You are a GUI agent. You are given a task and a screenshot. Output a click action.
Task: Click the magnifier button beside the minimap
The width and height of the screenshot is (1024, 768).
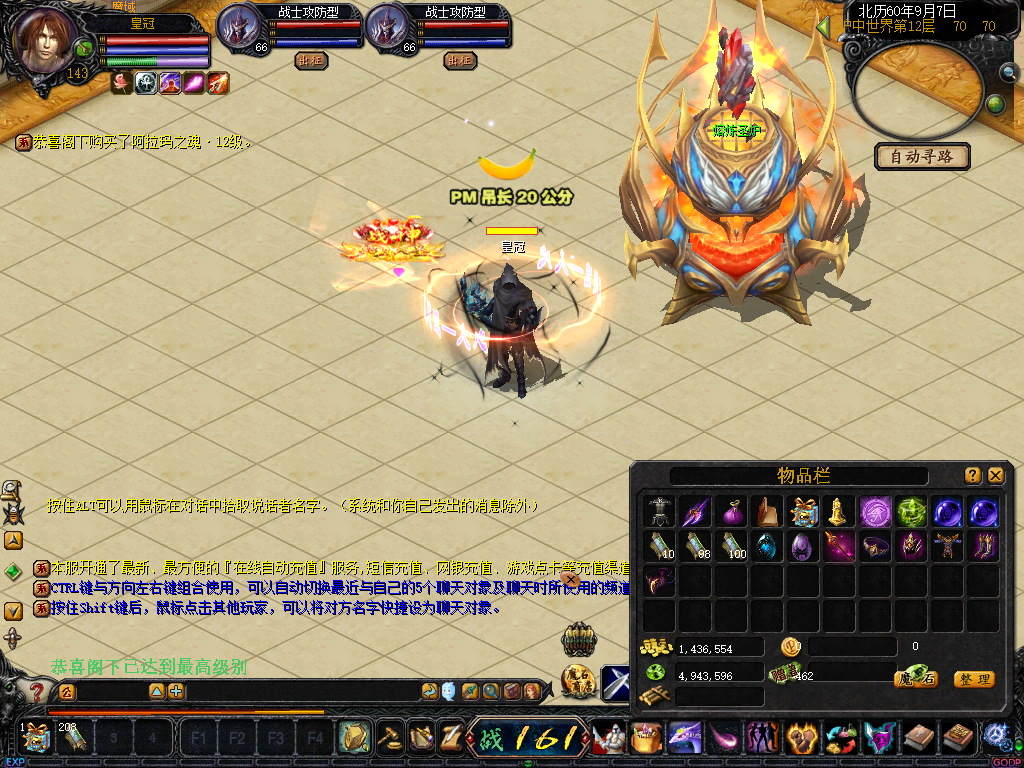1007,72
